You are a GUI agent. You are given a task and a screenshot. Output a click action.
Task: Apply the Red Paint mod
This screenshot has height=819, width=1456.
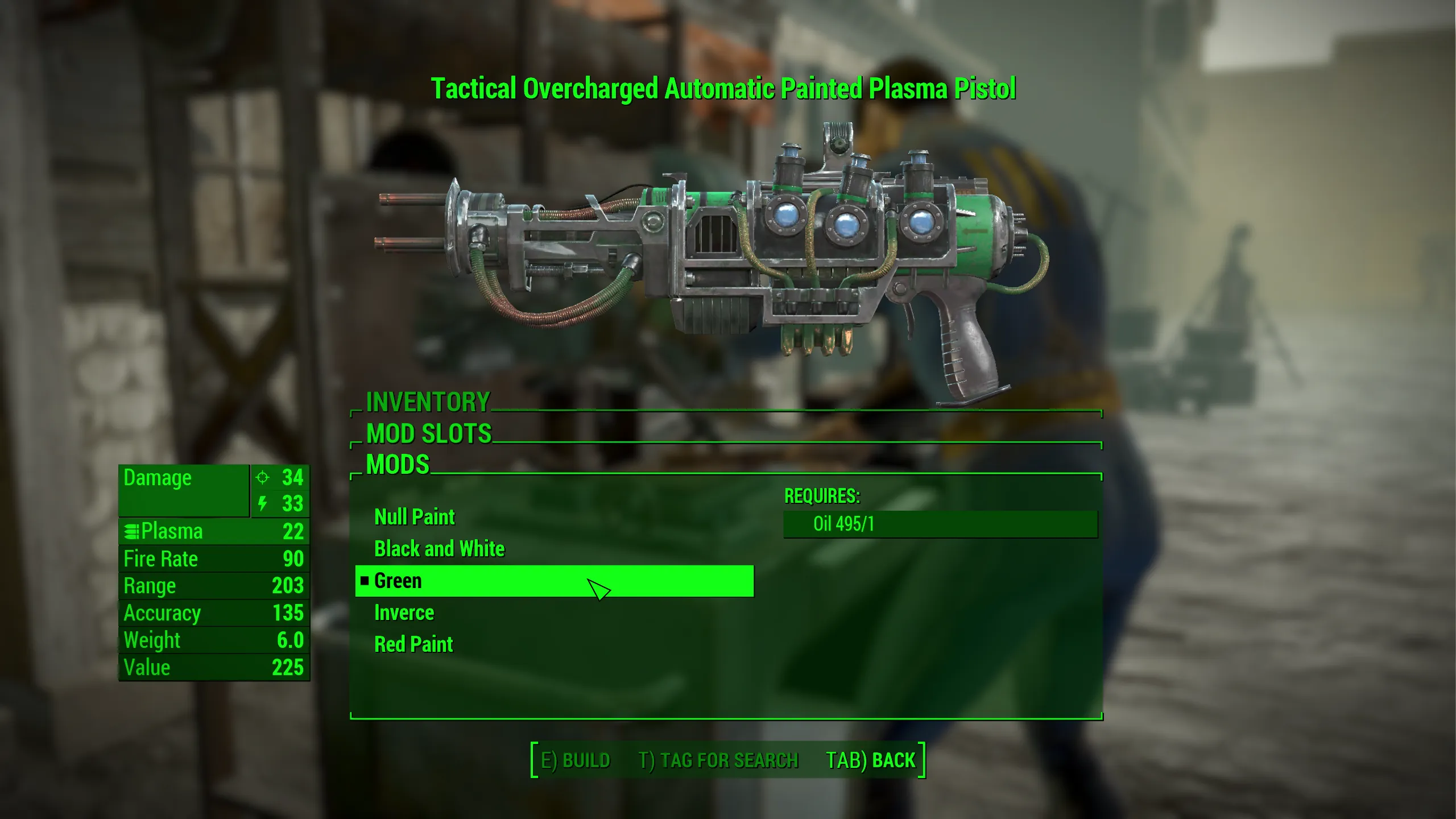coord(413,644)
